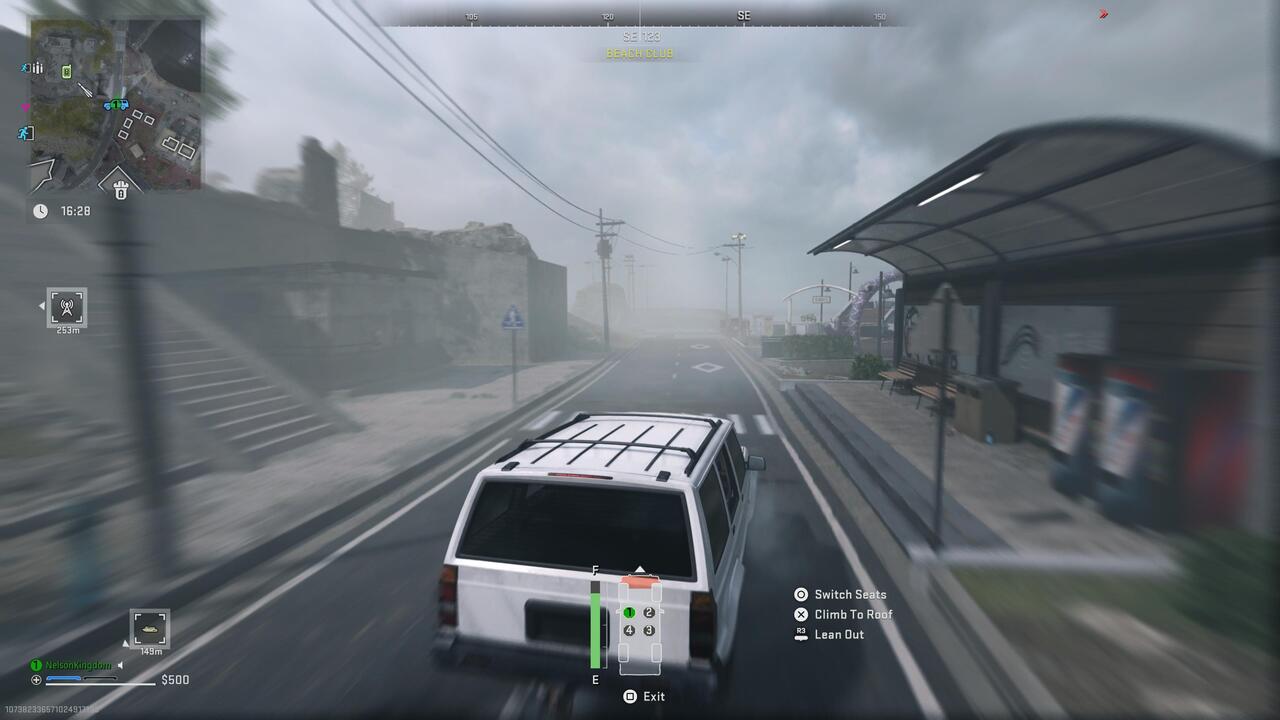Click the green fuel gauge bar
The width and height of the screenshot is (1280, 720).
coord(596,628)
